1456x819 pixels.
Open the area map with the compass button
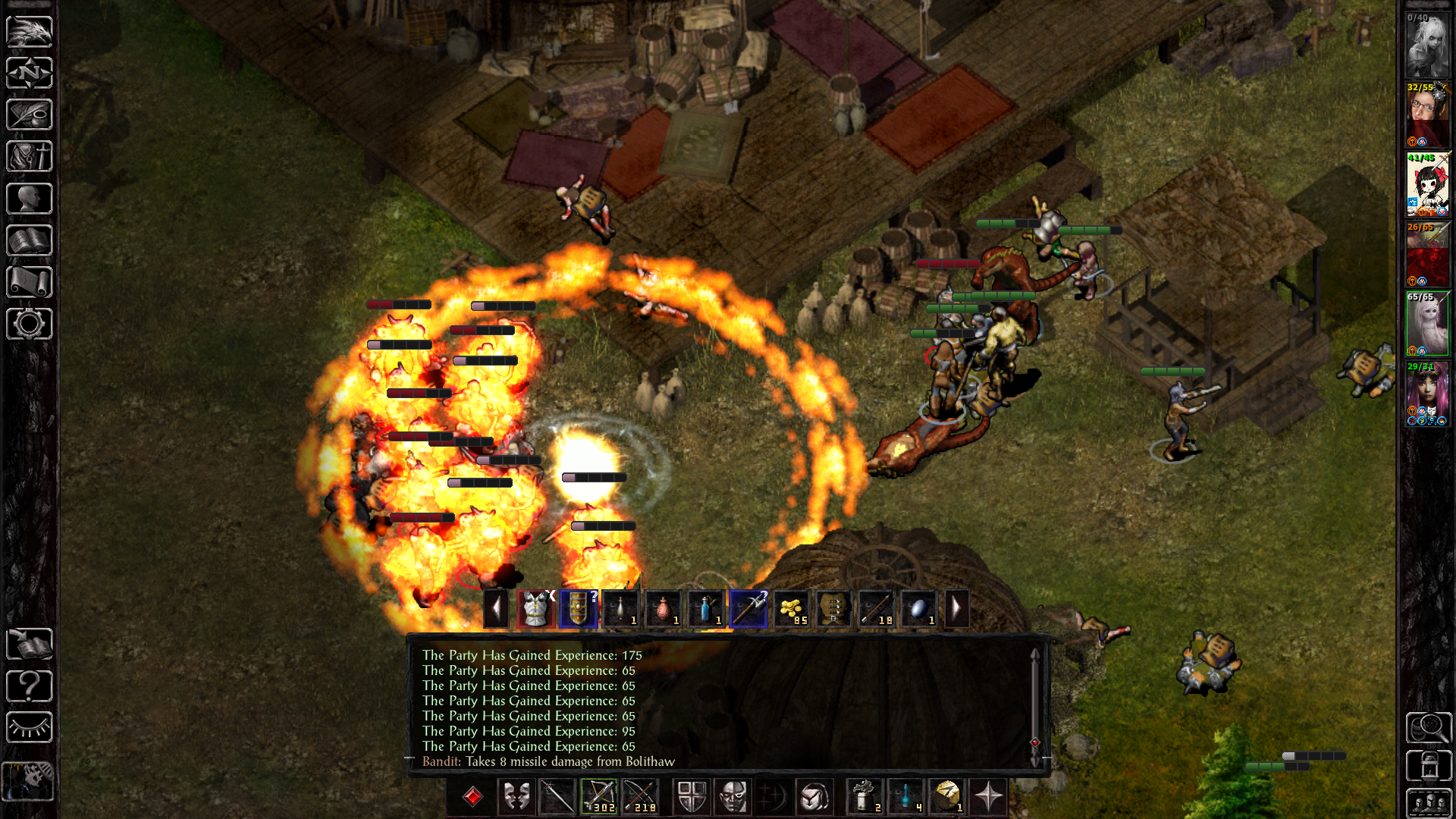tap(30, 74)
